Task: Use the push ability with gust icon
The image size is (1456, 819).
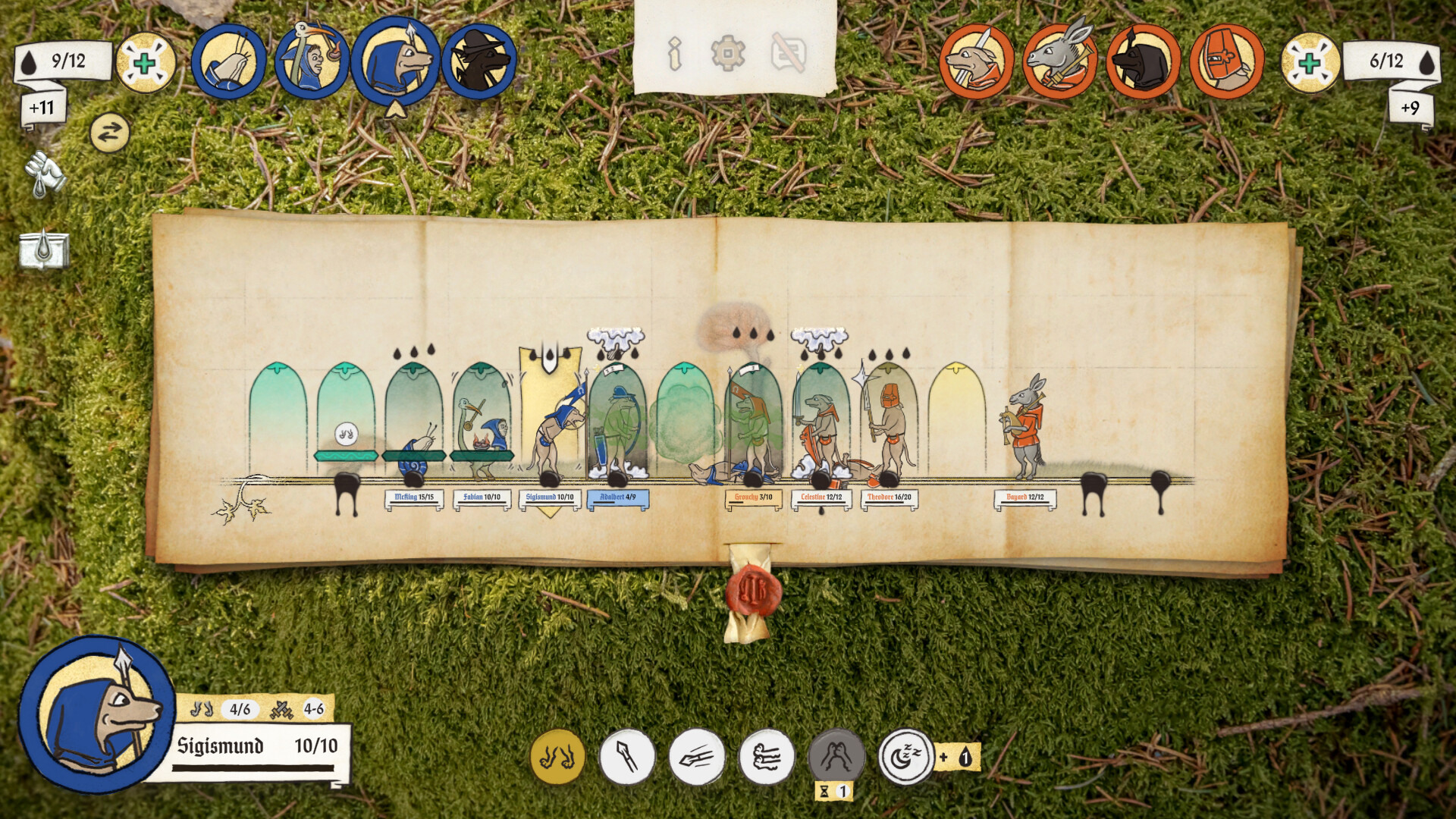Action: pos(767,757)
